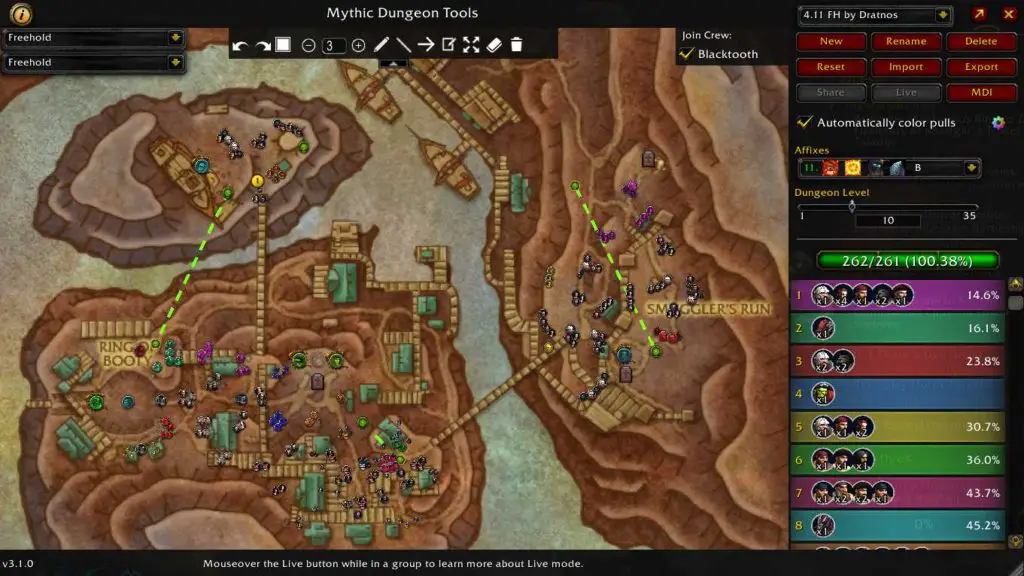Image resolution: width=1024 pixels, height=576 pixels.
Task: Toggle Automatically color pulls checkbox
Action: point(804,122)
